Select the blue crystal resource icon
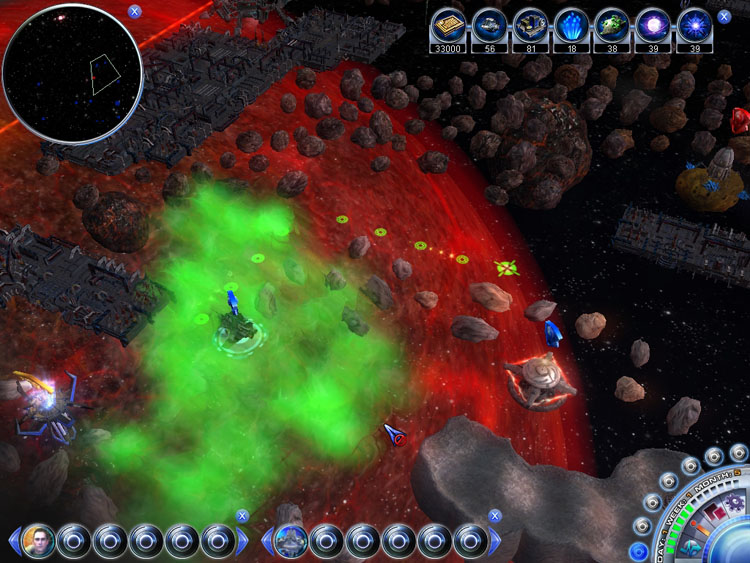Viewport: 750px width, 563px height. click(x=570, y=25)
